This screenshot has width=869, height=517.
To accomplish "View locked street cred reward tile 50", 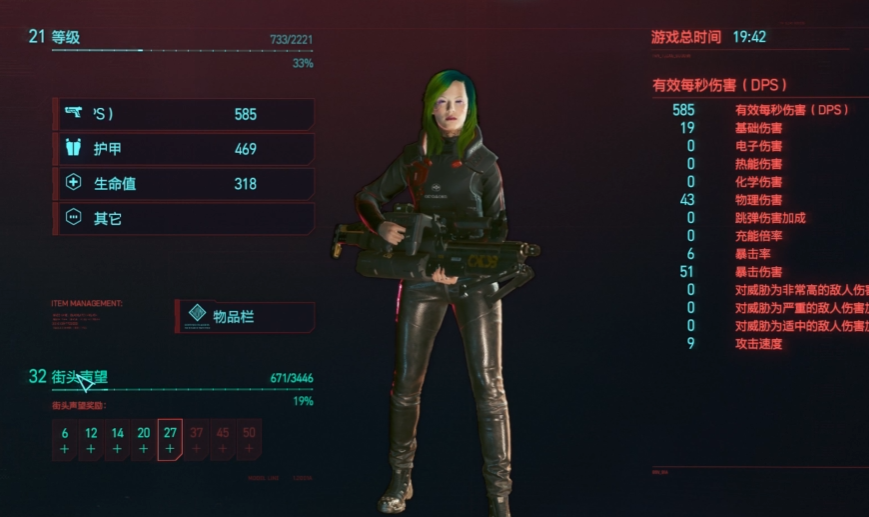I will click(248, 440).
